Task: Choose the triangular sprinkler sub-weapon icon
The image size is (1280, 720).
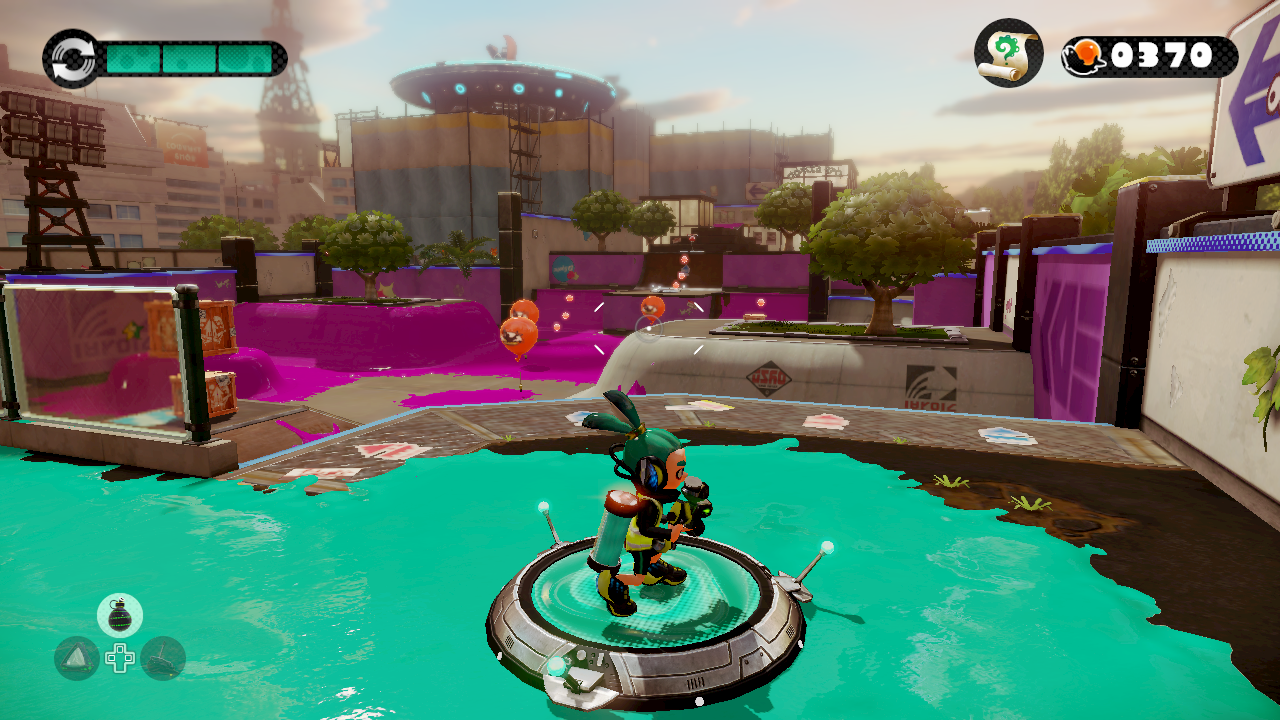Action: click(x=77, y=658)
